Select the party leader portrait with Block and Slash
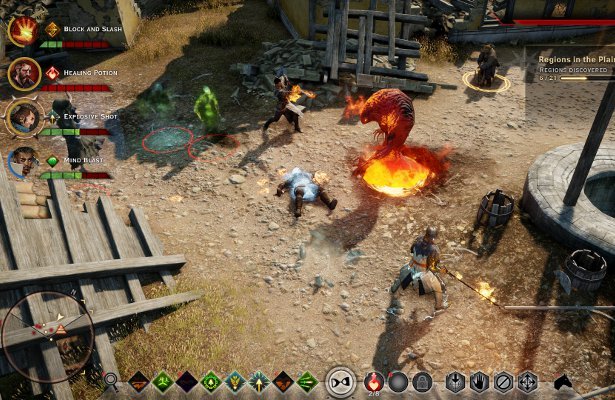The height and width of the screenshot is (400, 615). pos(22,31)
